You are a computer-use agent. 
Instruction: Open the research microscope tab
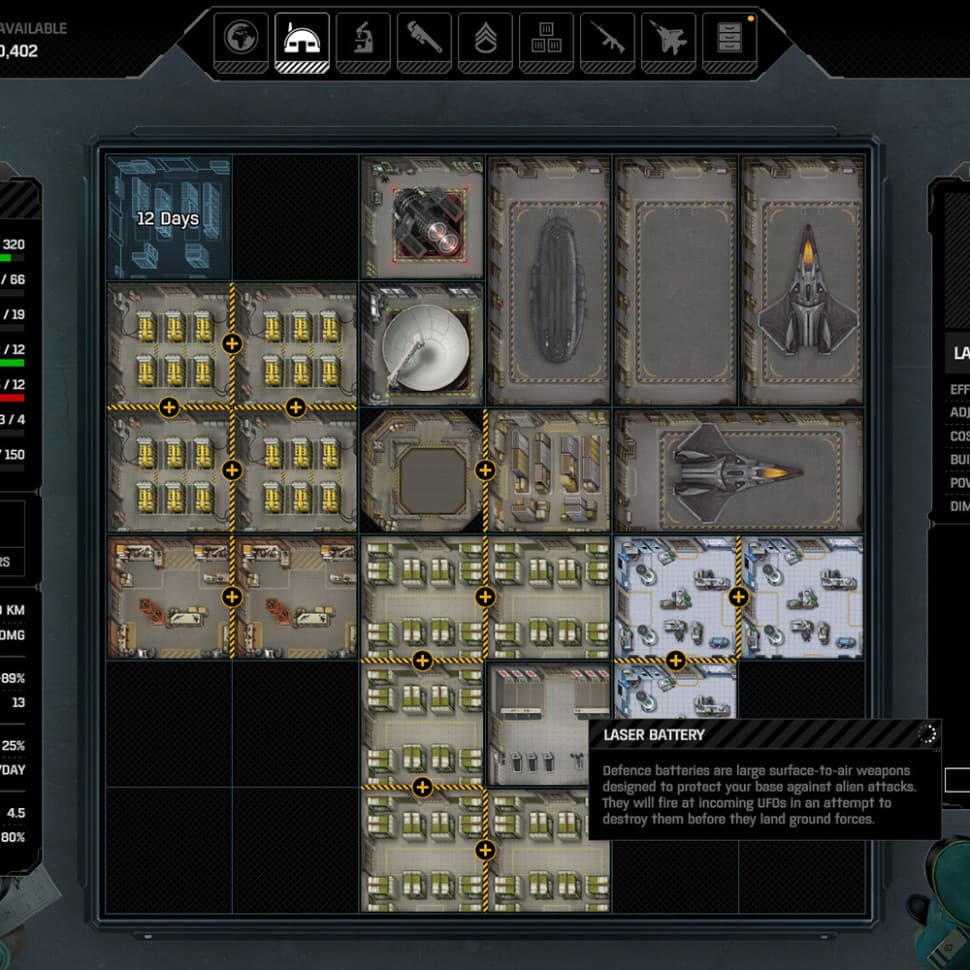[x=363, y=41]
